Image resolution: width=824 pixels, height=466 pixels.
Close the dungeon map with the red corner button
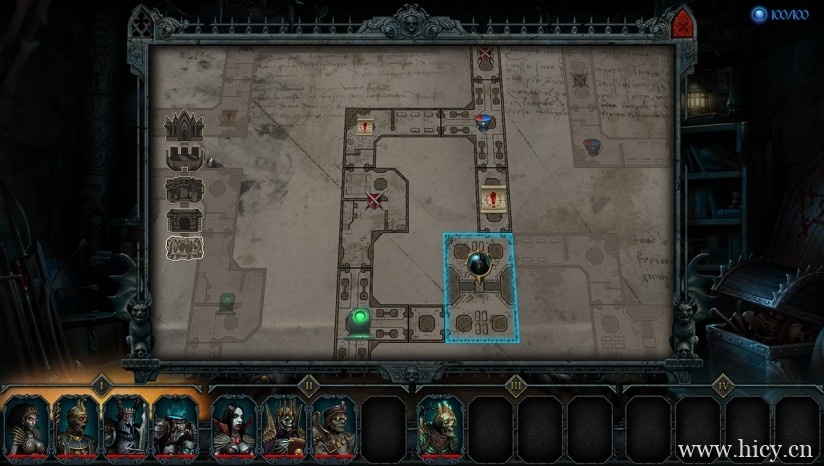tap(683, 24)
